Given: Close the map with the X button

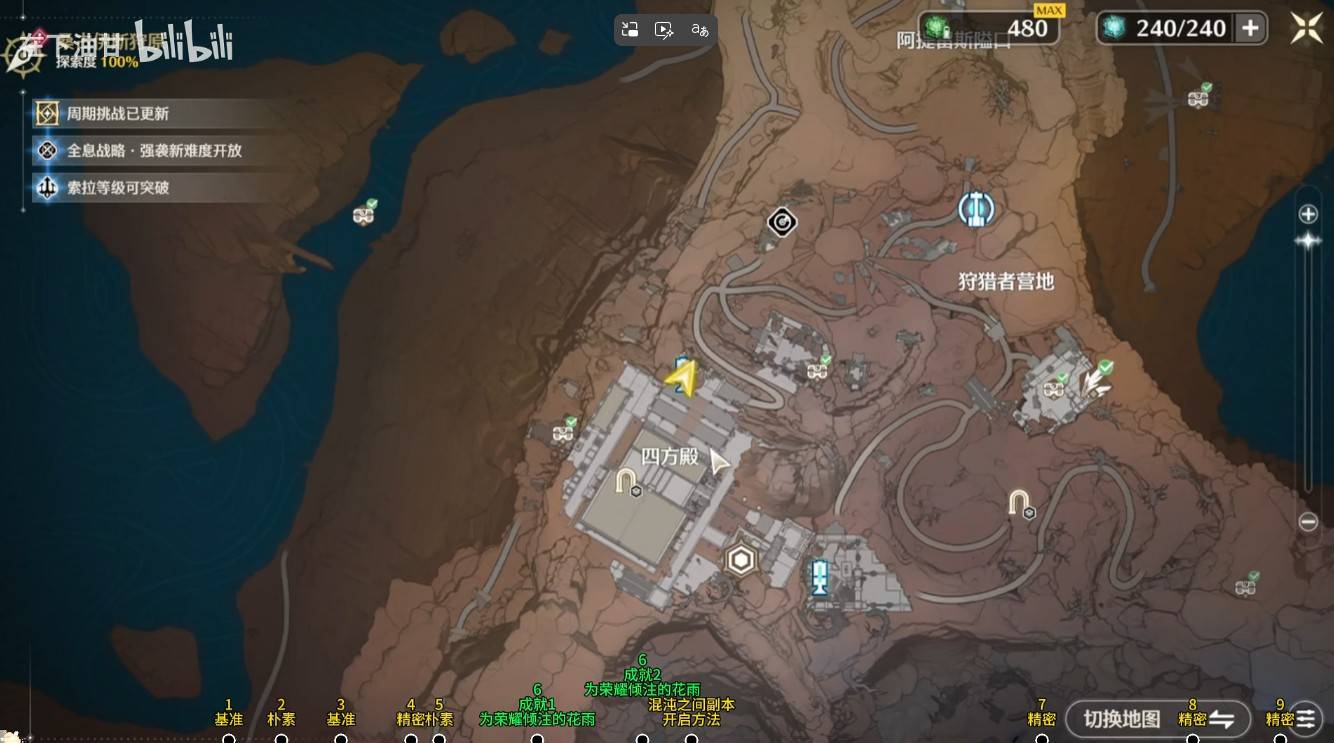Looking at the screenshot, I should [x=1306, y=28].
